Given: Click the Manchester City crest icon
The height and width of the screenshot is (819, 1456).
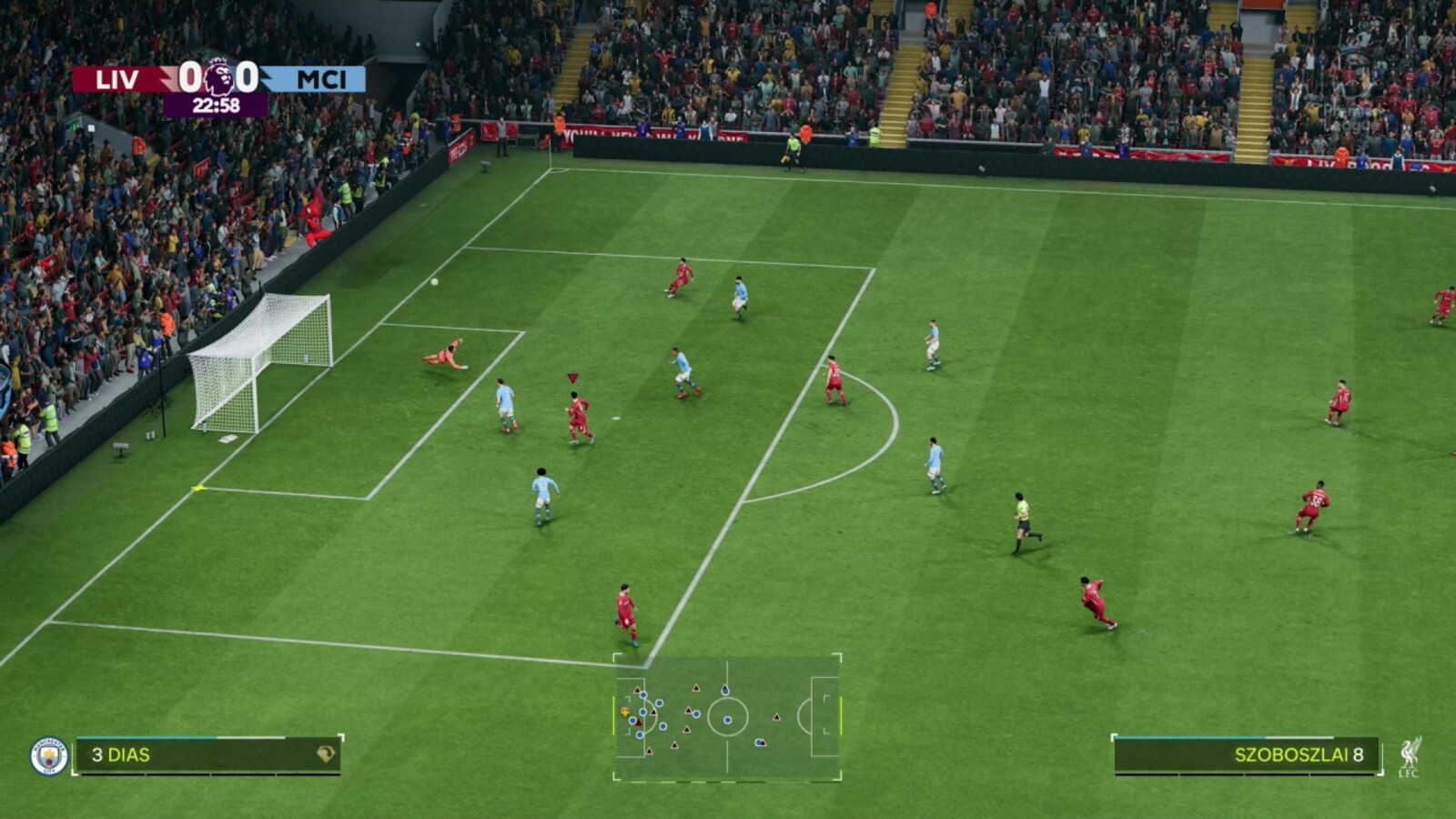Looking at the screenshot, I should coord(49,756).
